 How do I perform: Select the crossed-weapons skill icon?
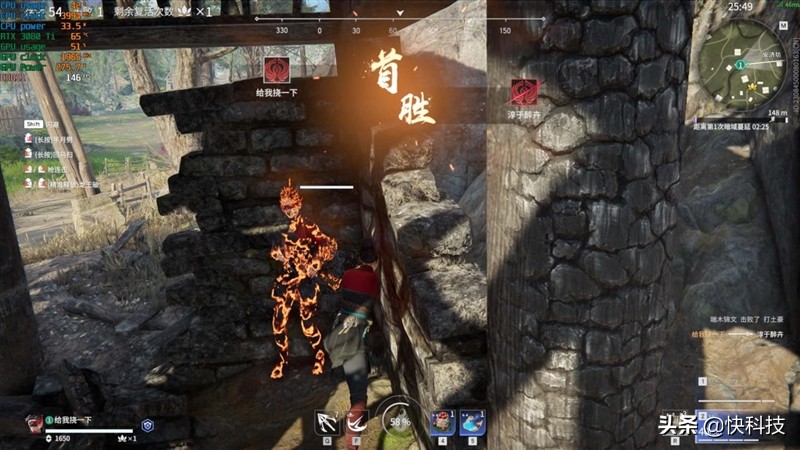[327, 421]
